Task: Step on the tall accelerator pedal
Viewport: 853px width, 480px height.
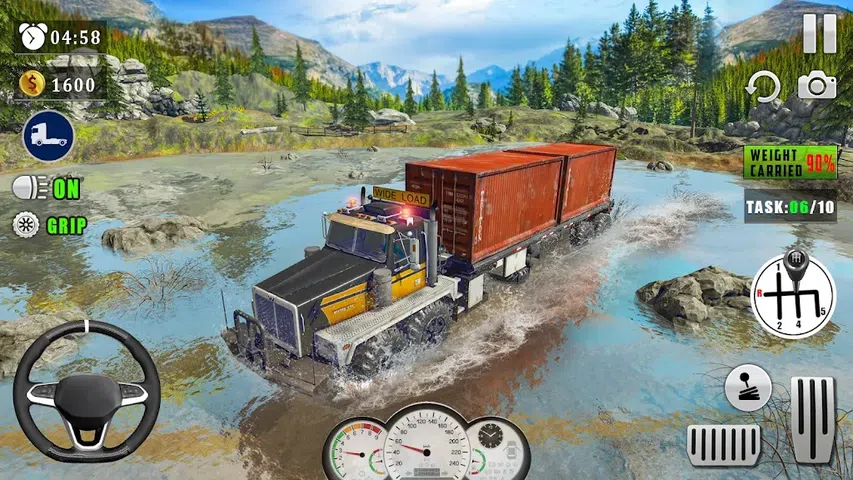Action: pos(812,420)
